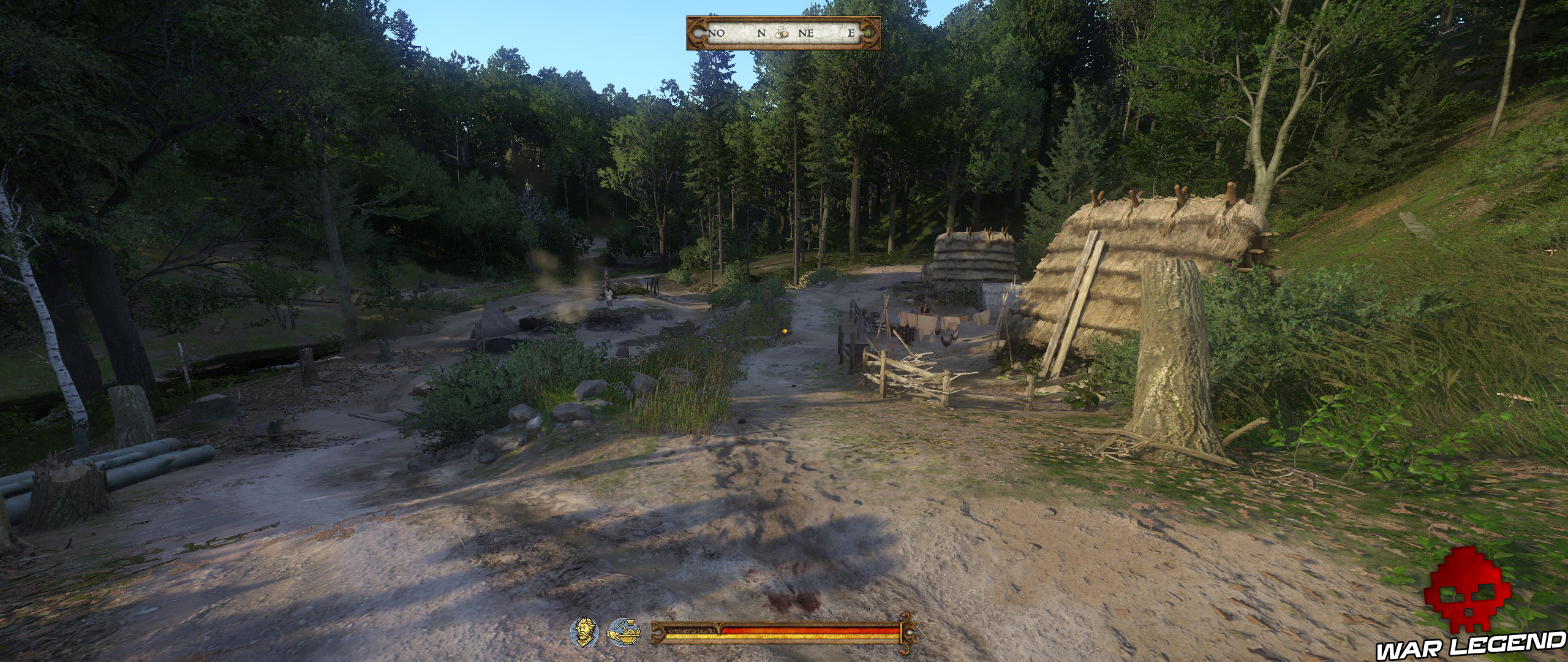Select the NE marker on the compass

[x=807, y=35]
